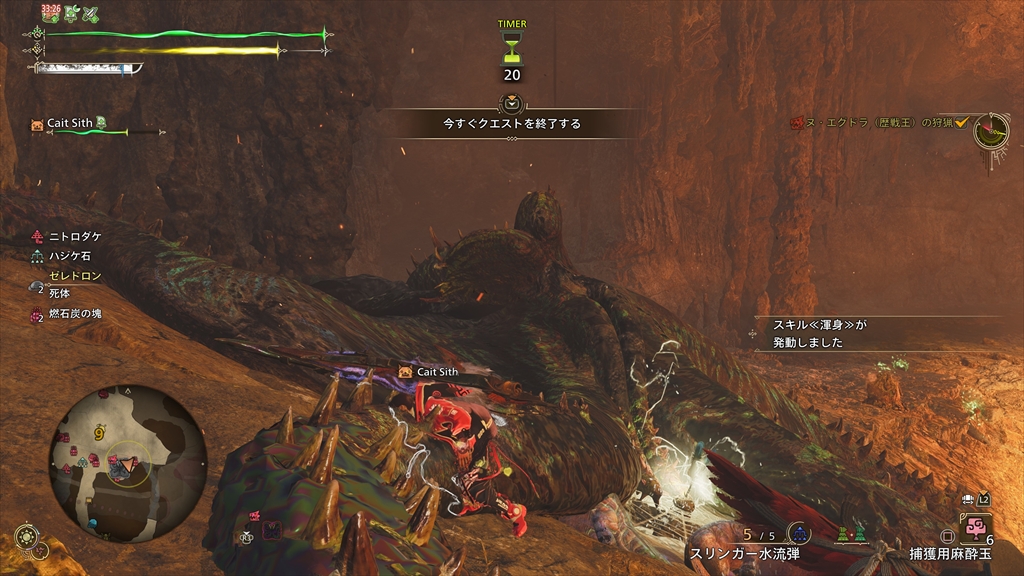1024x576 pixels.
Task: Click the green paired mantle icons
Action: pyautogui.click(x=849, y=535)
